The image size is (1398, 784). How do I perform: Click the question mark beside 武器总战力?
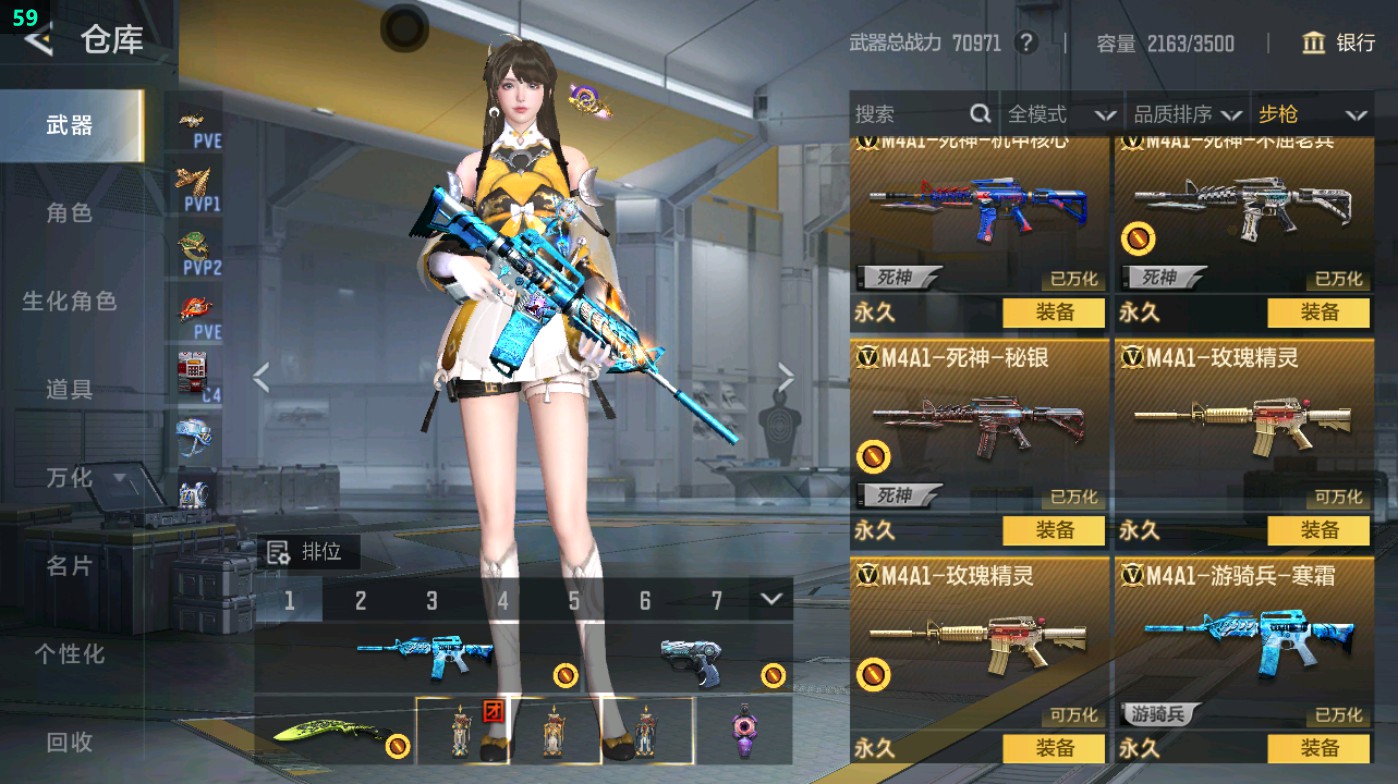point(1024,43)
